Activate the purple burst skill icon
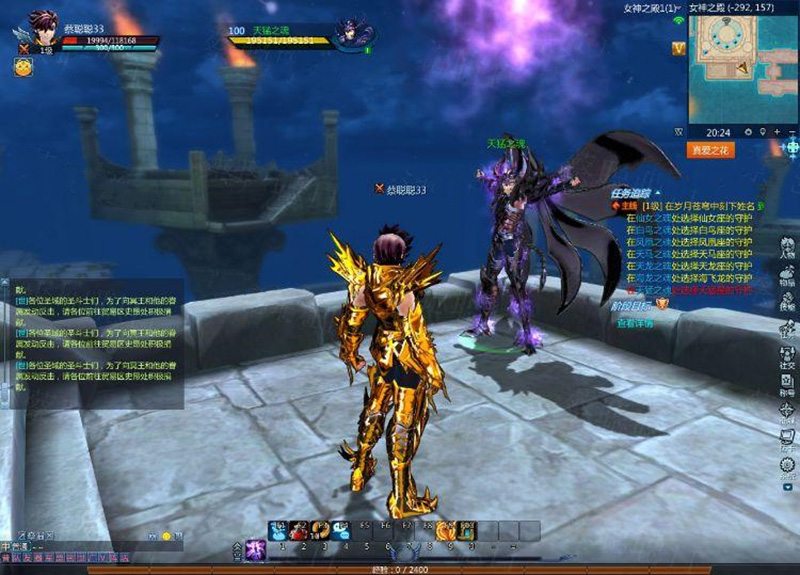The image size is (800, 575). [x=255, y=548]
